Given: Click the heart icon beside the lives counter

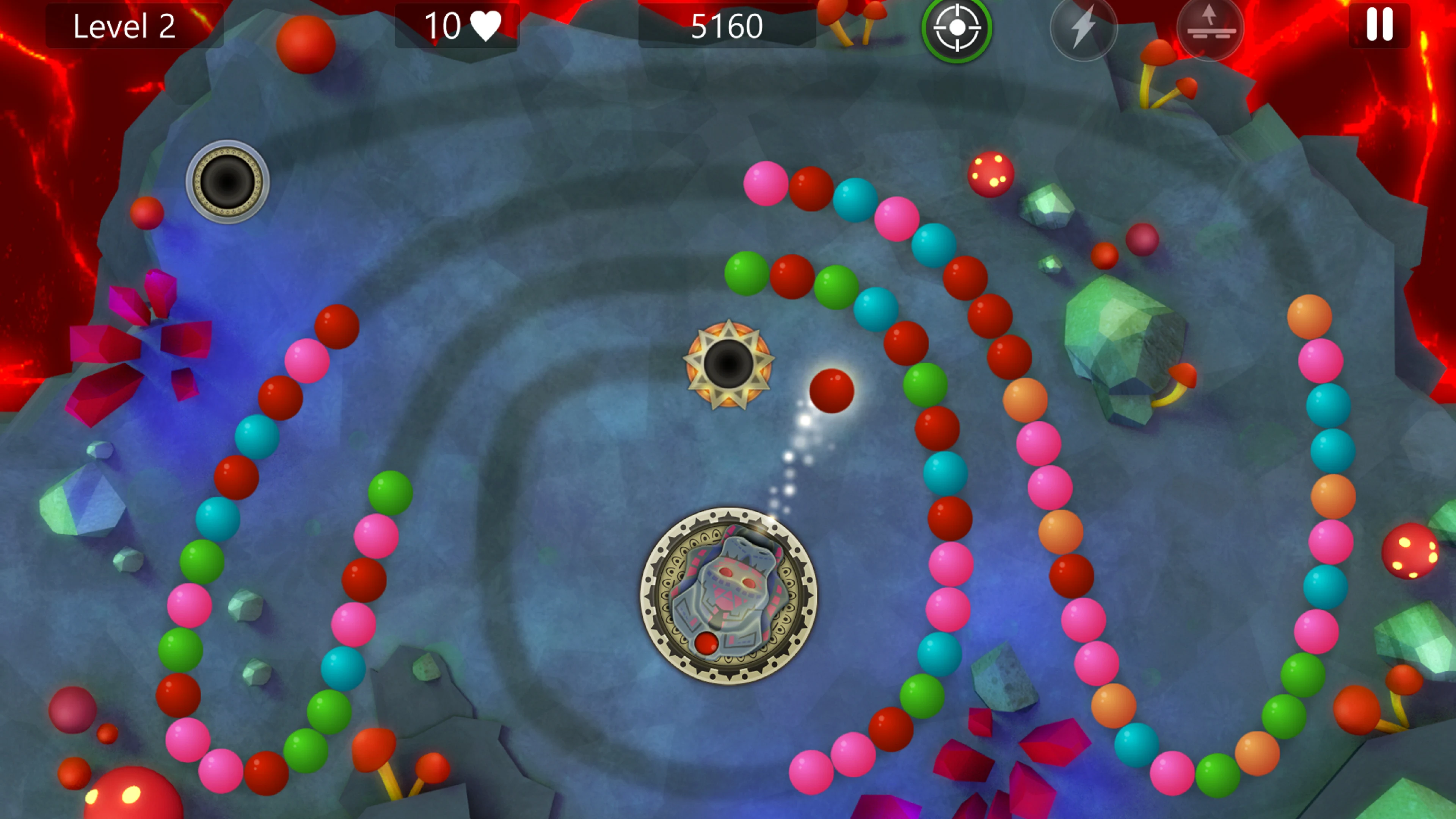Looking at the screenshot, I should click(x=486, y=25).
